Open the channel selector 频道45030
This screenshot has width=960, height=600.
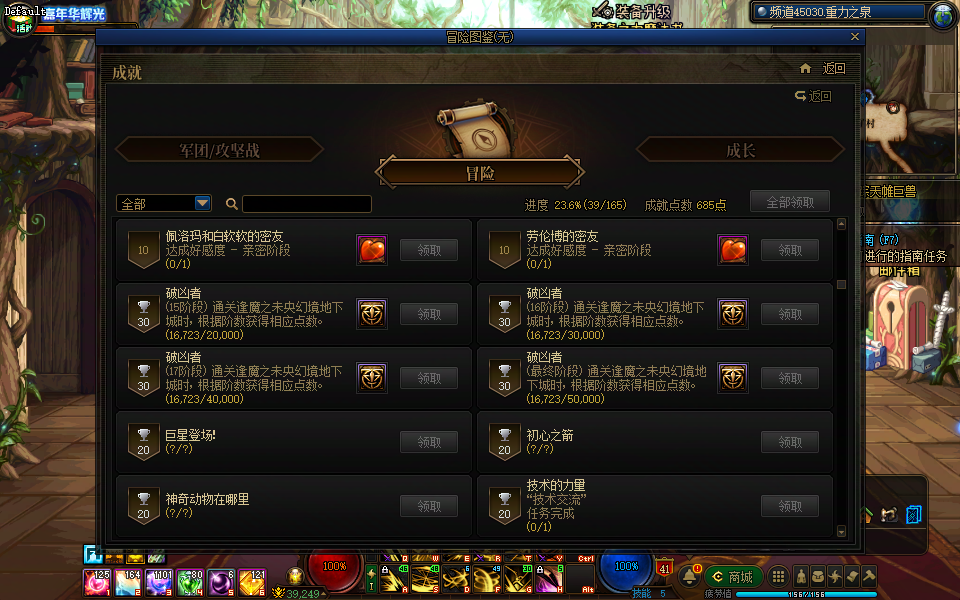pyautogui.click(x=838, y=12)
